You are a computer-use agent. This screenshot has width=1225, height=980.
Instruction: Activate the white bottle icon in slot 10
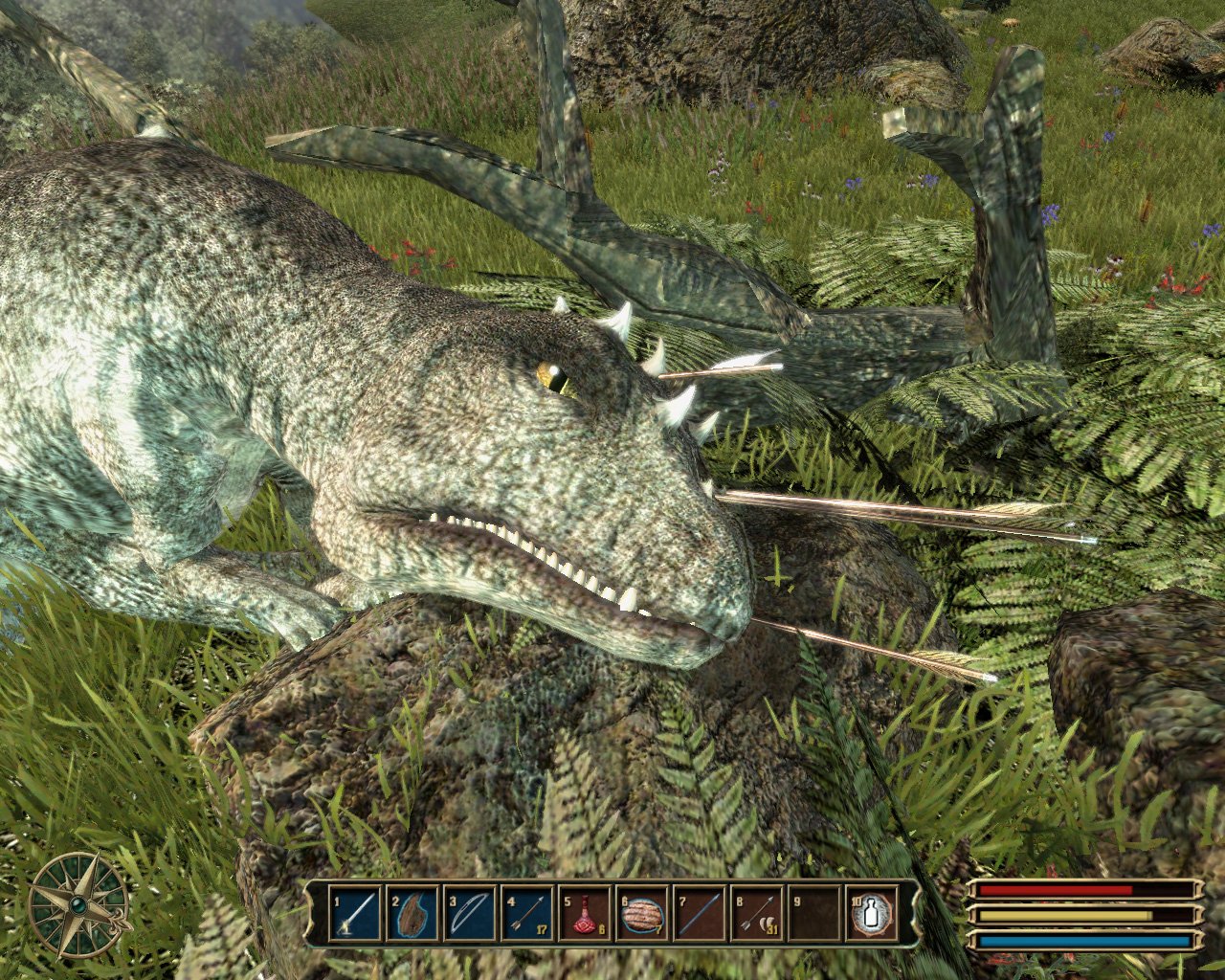pyautogui.click(x=873, y=914)
